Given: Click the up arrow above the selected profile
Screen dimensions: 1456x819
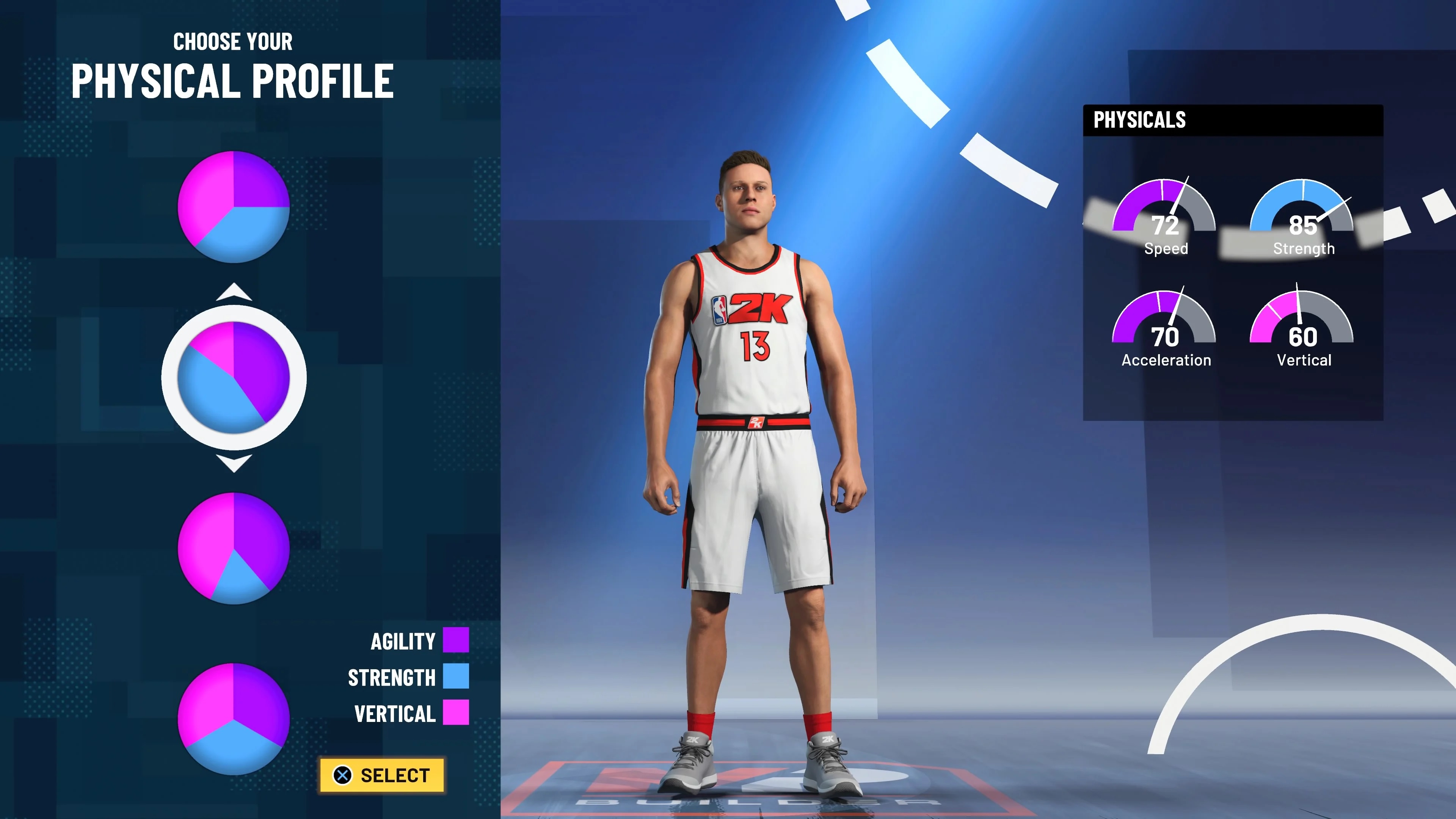Looking at the screenshot, I should pyautogui.click(x=234, y=292).
